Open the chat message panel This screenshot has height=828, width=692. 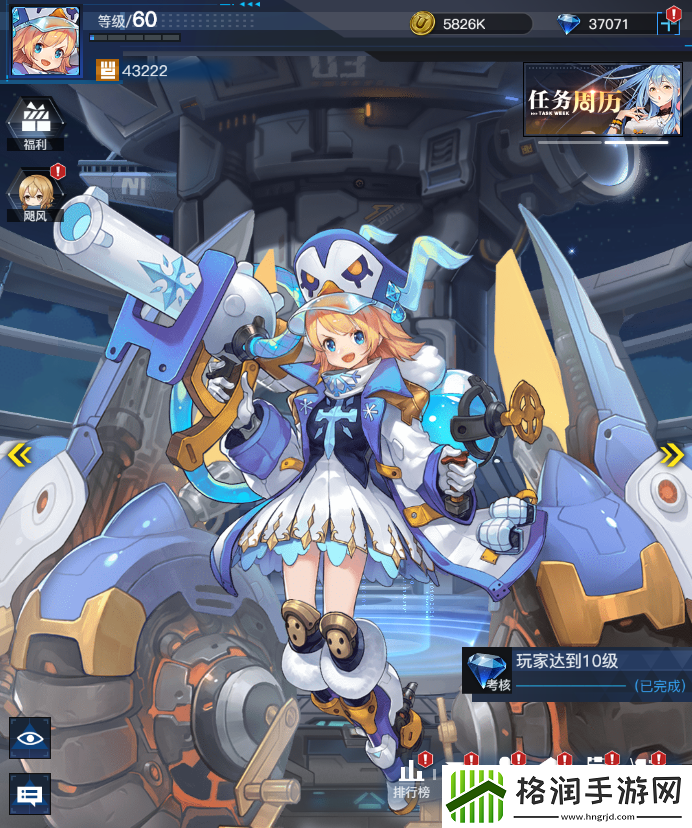(30, 795)
